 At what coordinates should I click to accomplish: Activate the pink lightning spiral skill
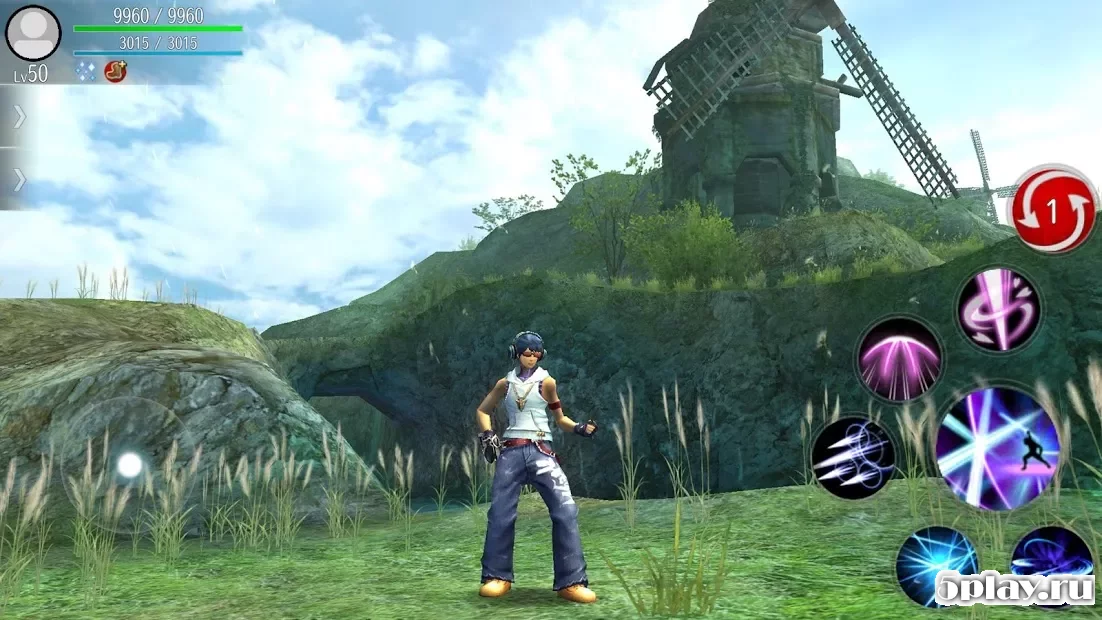pos(998,308)
